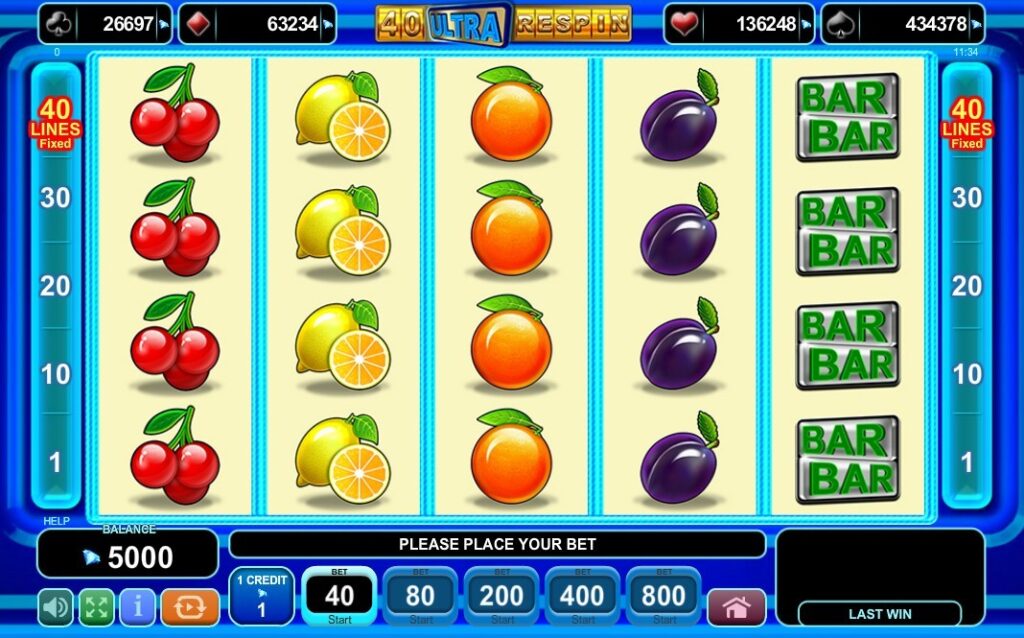1024x638 pixels.
Task: Switch to fullscreen with the green arrows icon
Action: coord(96,607)
